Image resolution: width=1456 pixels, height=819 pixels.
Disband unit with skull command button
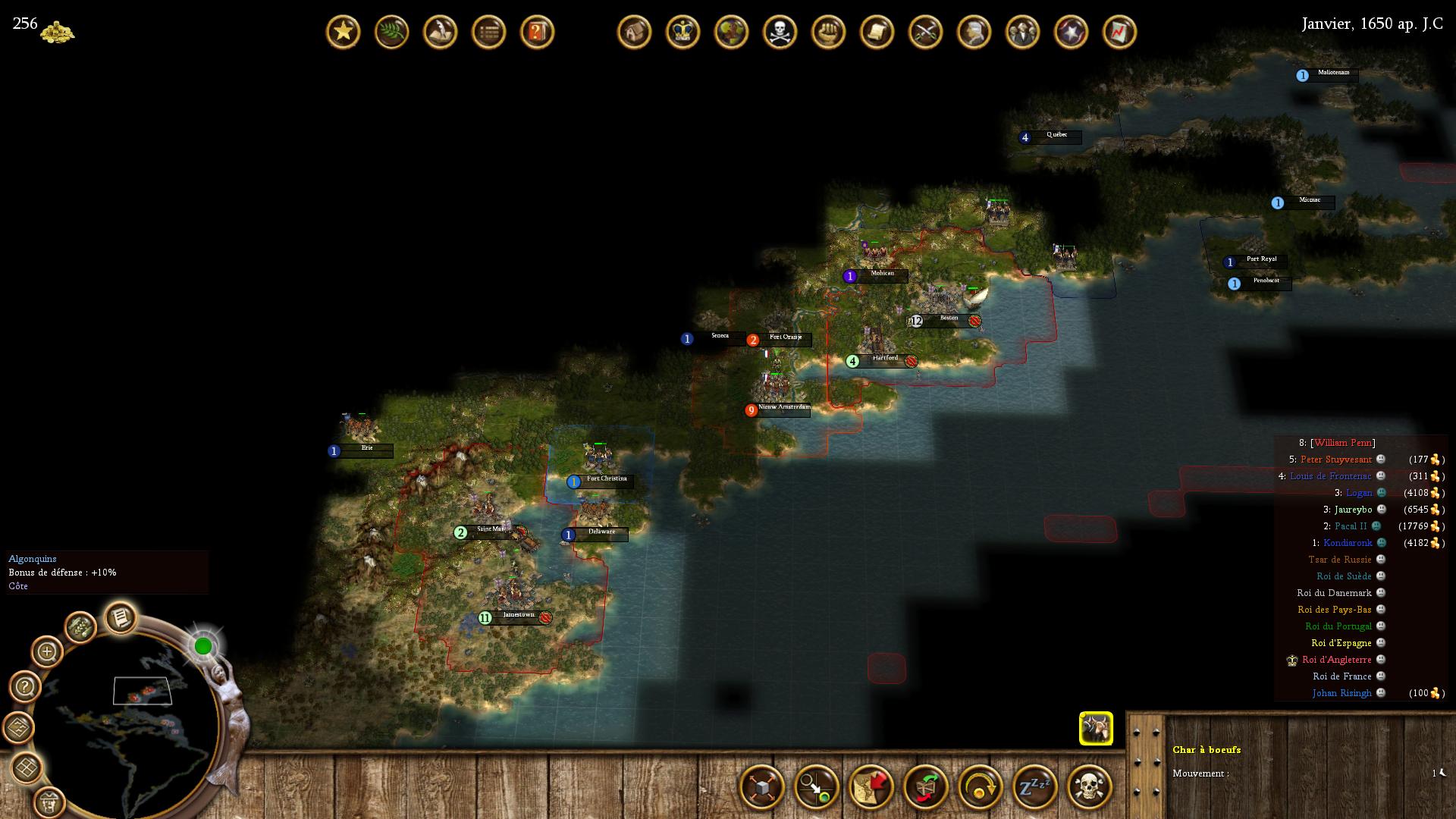tap(1090, 786)
